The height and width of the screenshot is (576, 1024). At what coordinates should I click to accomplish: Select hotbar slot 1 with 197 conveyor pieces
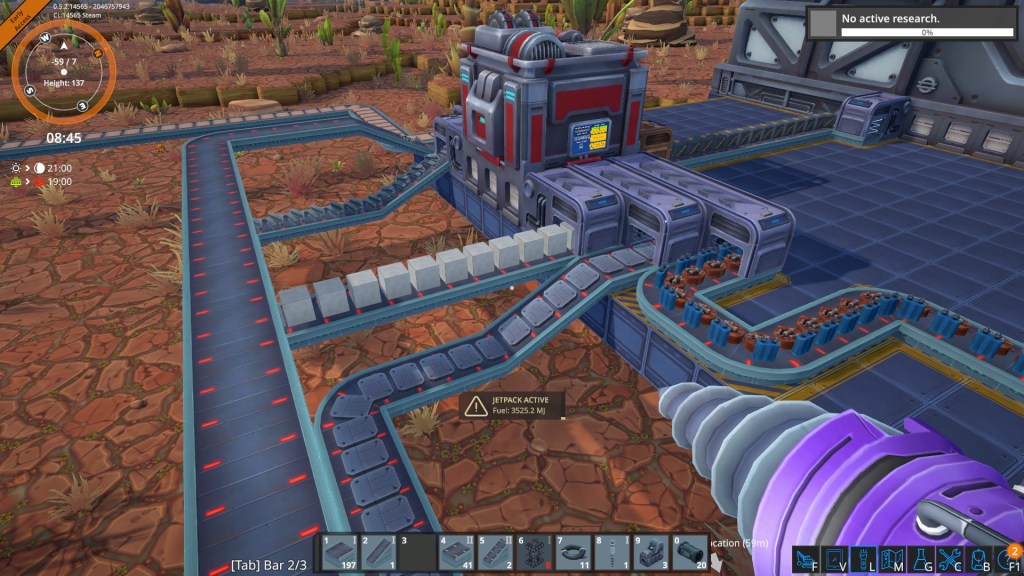click(338, 553)
